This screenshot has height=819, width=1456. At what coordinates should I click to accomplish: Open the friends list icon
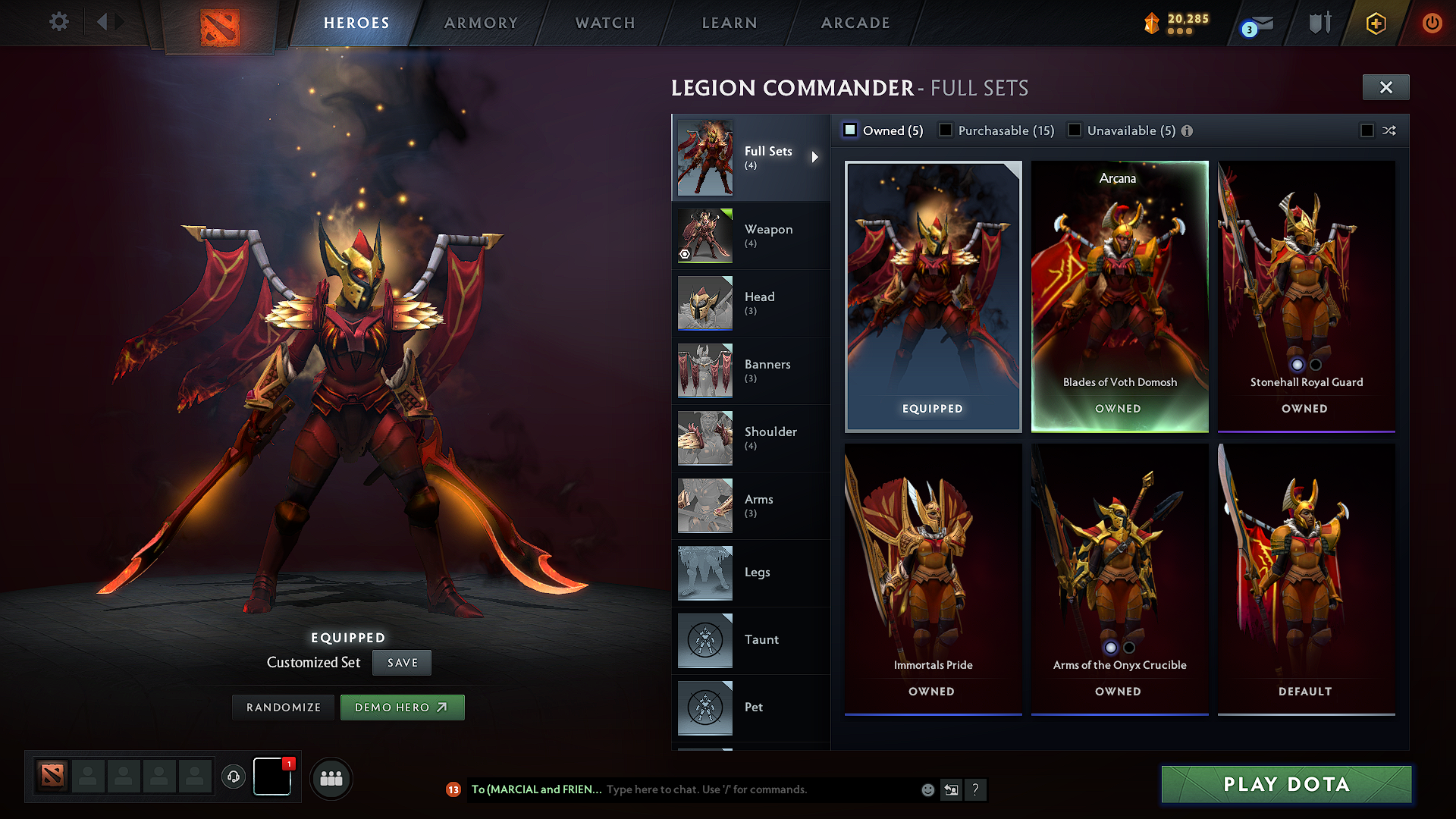point(332,778)
